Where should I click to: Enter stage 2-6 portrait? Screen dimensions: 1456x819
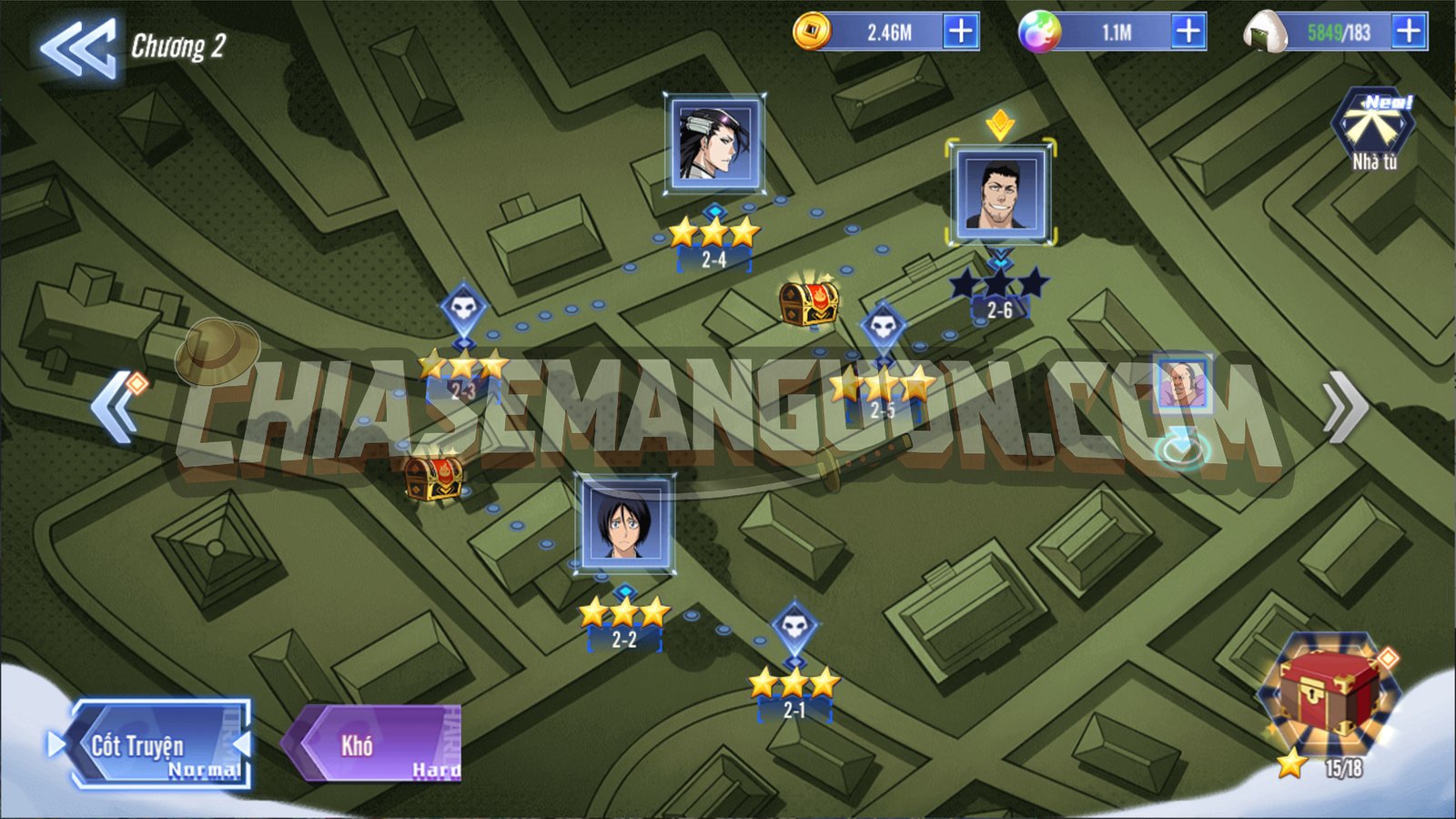pos(1000,192)
